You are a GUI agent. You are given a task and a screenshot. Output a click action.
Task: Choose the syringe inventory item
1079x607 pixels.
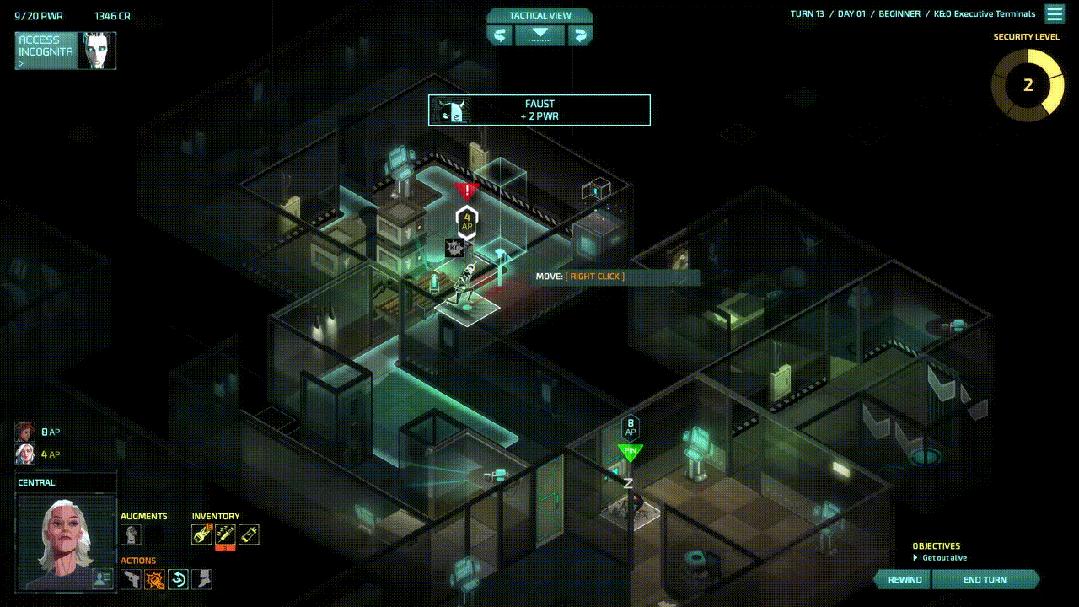point(225,535)
